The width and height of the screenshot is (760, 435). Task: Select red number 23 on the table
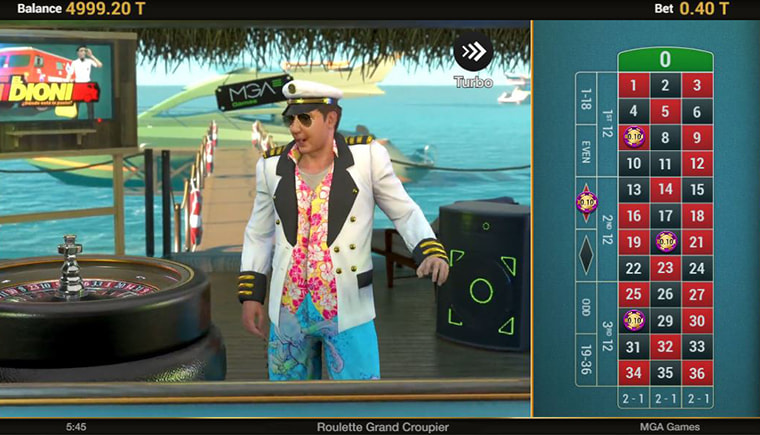(666, 268)
